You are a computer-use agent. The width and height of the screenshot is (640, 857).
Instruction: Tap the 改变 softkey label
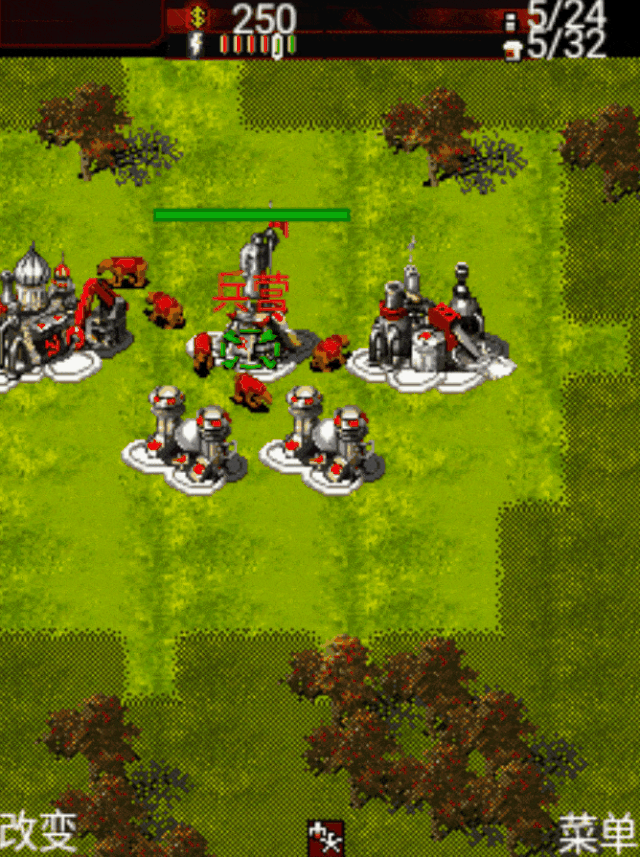[x=39, y=831]
